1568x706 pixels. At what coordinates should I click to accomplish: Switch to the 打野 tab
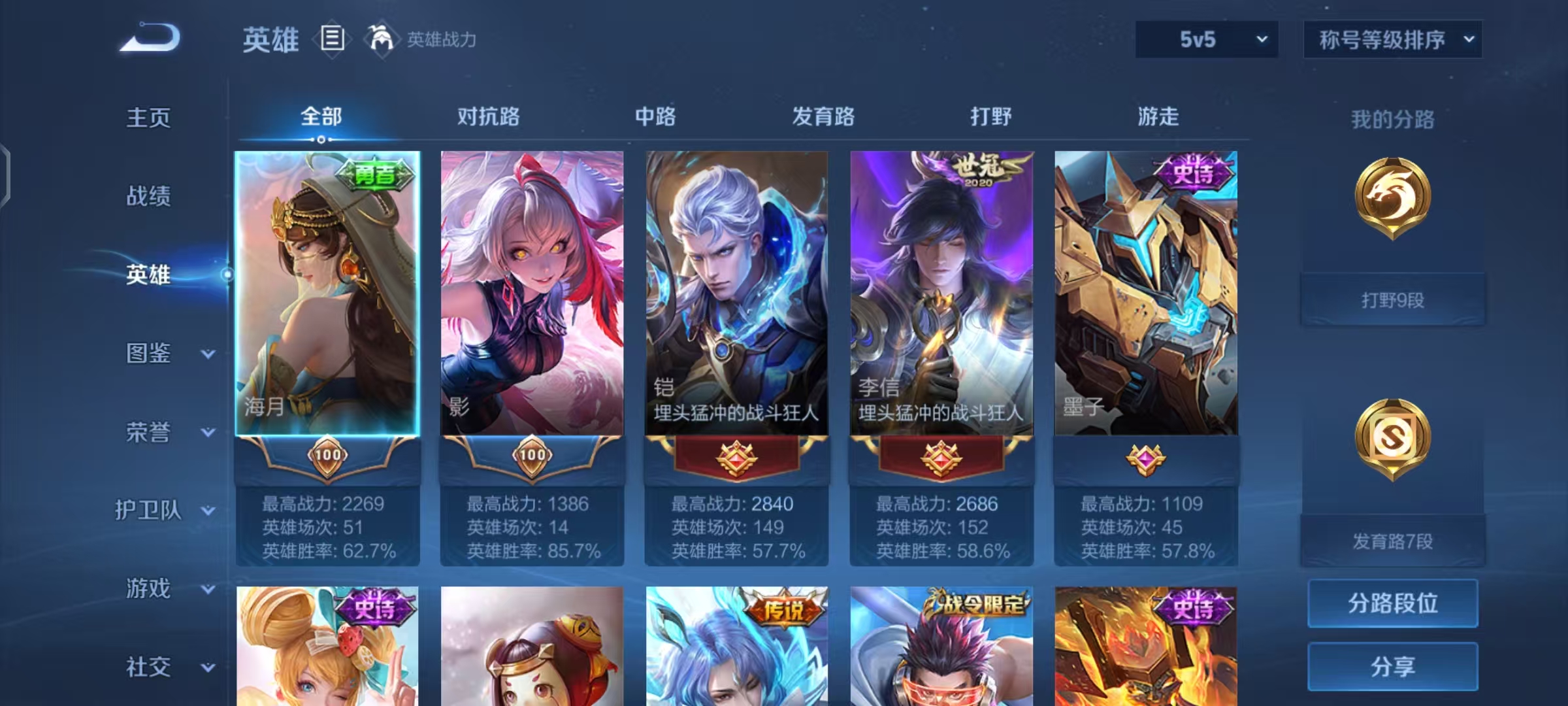(988, 116)
